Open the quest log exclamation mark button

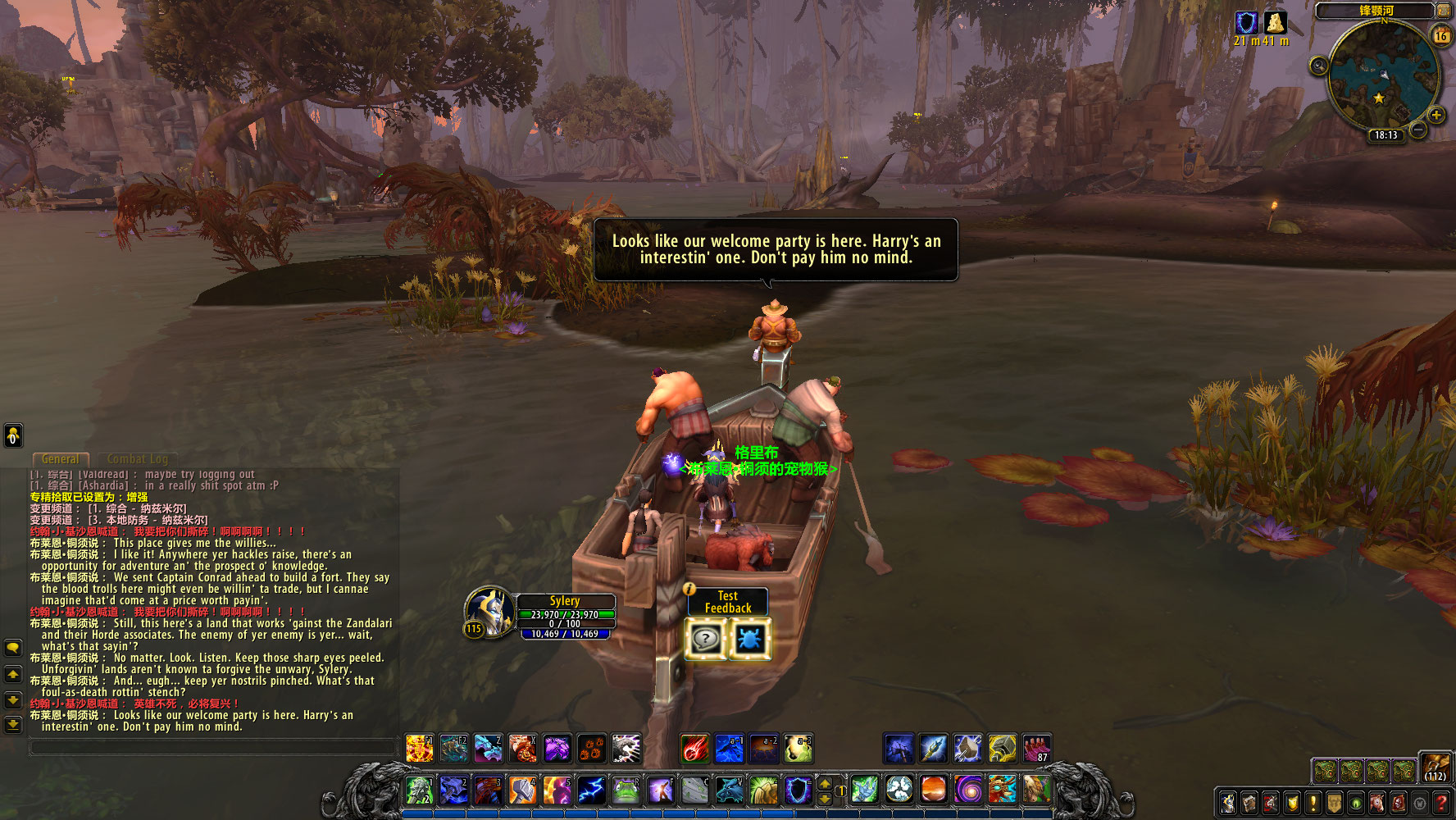click(x=1313, y=802)
